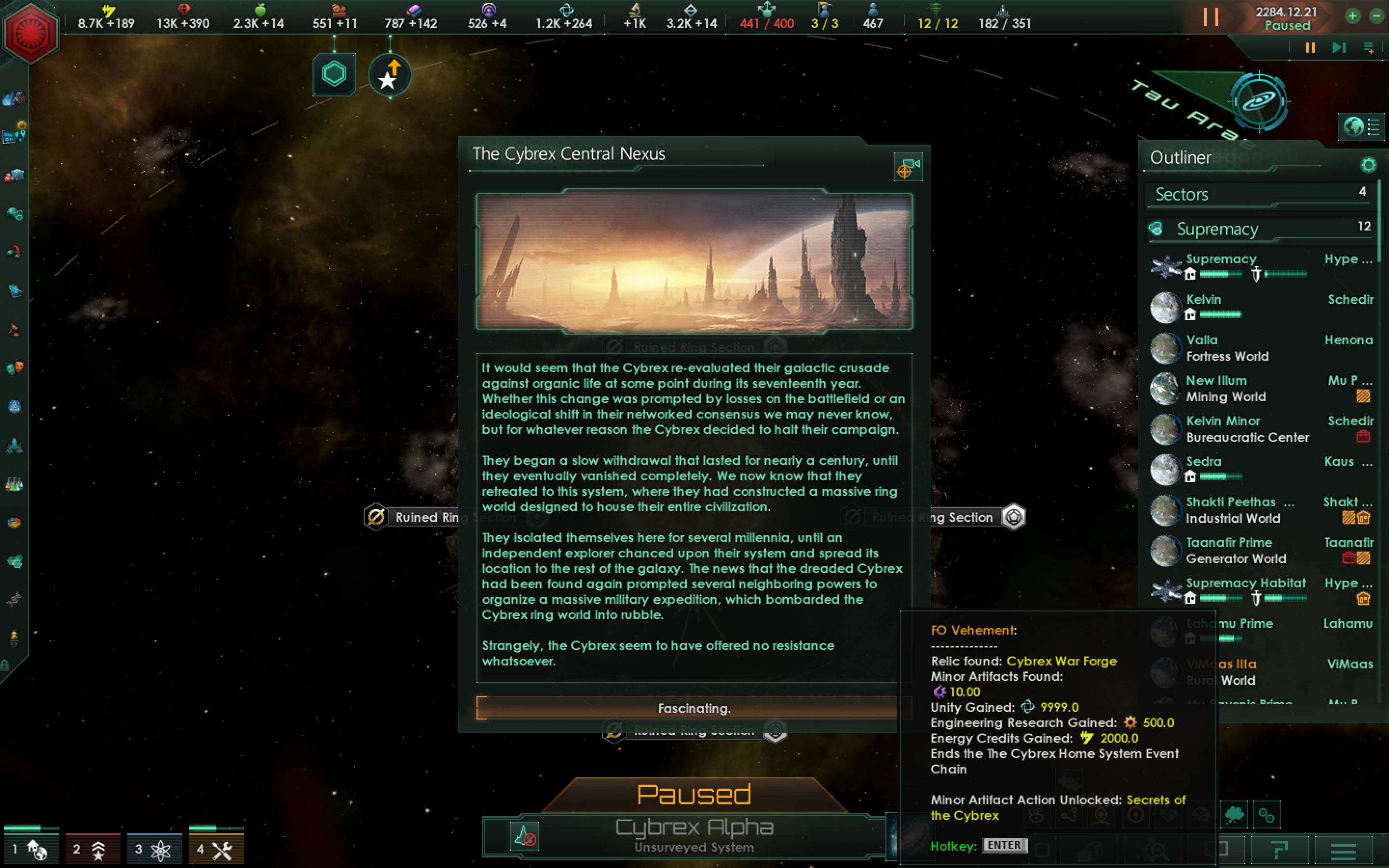Open the Traditions panel
The image size is (1389, 868).
point(14,408)
